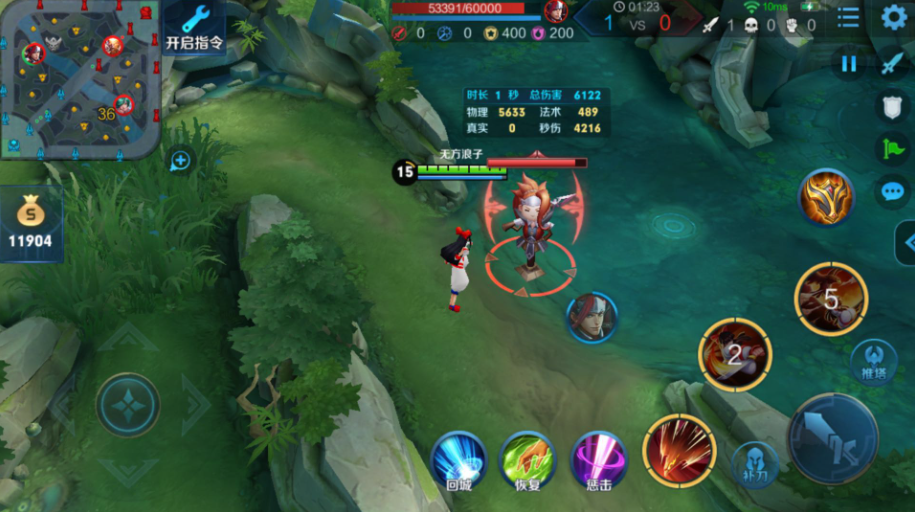
Task: Target the enemy hero portrait icon
Action: pos(591,318)
